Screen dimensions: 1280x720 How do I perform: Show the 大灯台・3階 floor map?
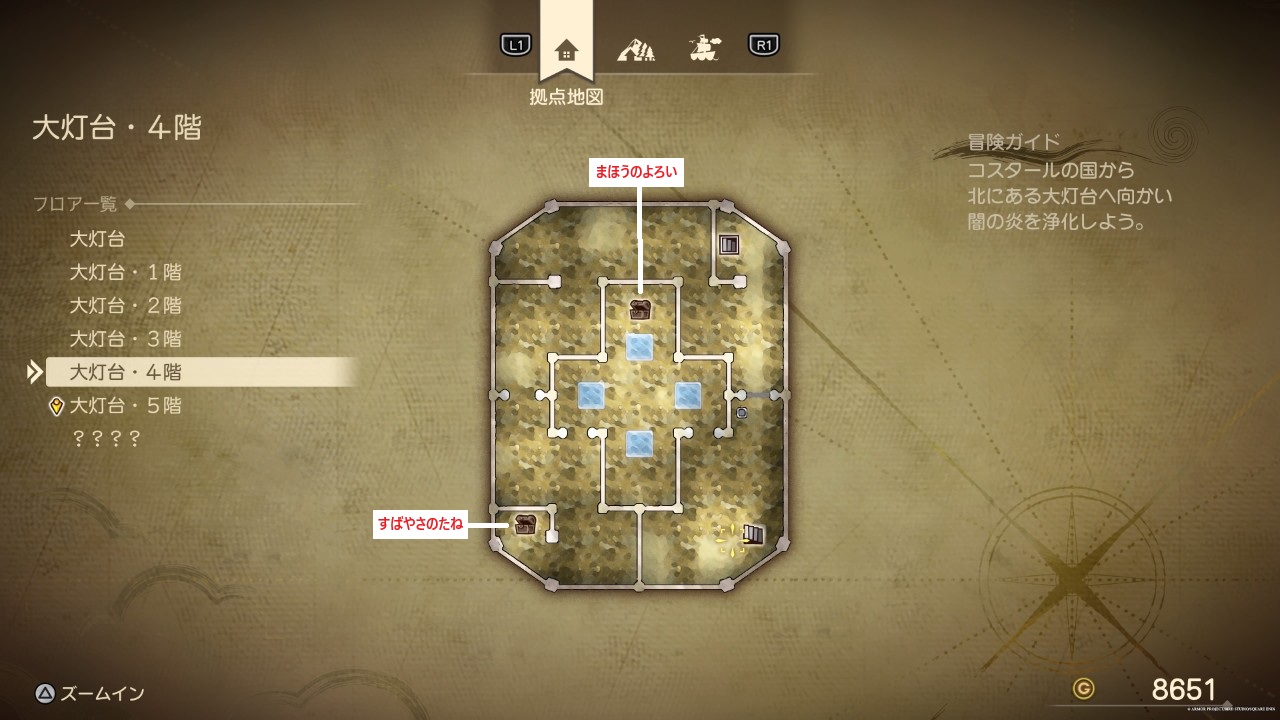click(125, 338)
